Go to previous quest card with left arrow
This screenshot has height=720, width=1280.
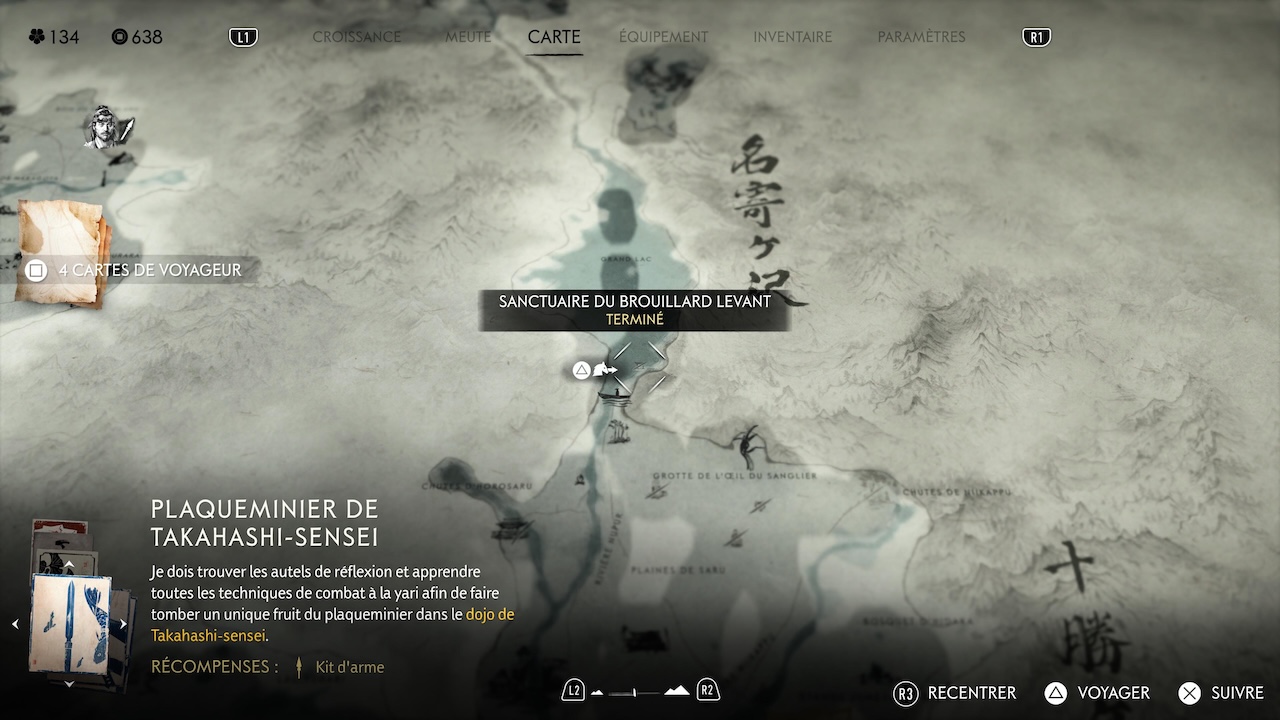click(15, 624)
